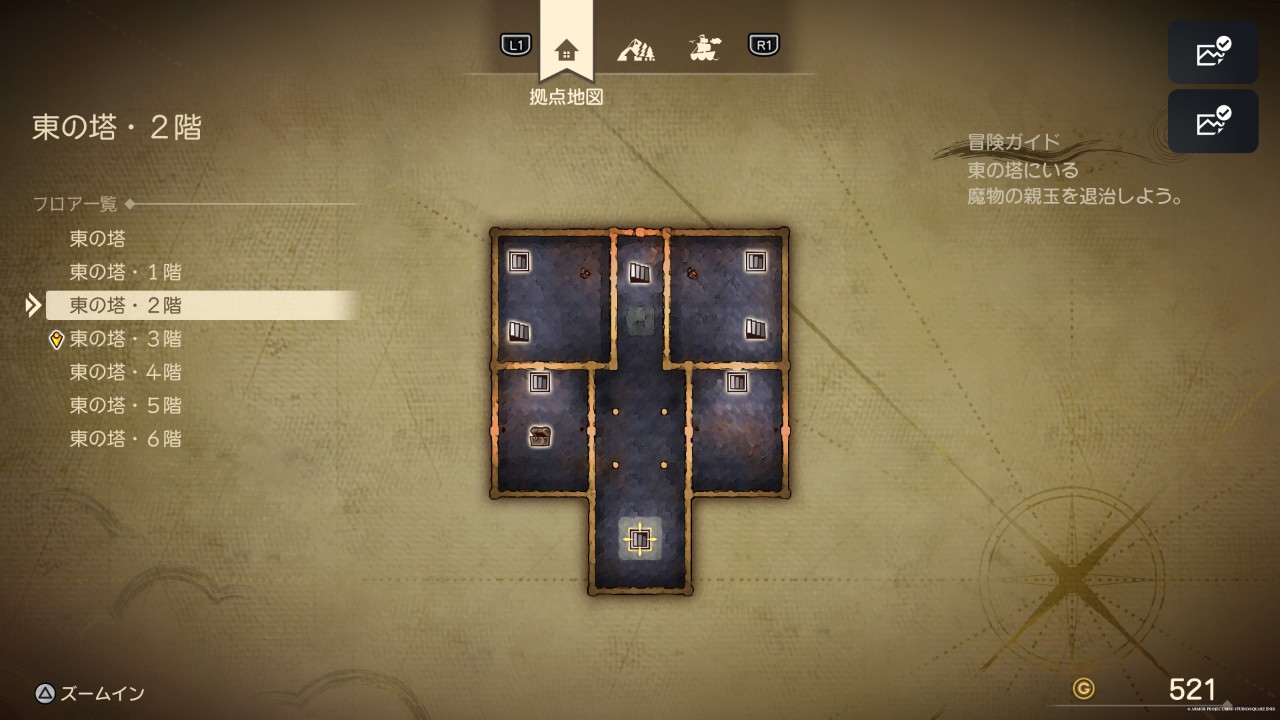Open 東の塔・3階 floor map
Screen dimensions: 1280x720
pyautogui.click(x=125, y=339)
